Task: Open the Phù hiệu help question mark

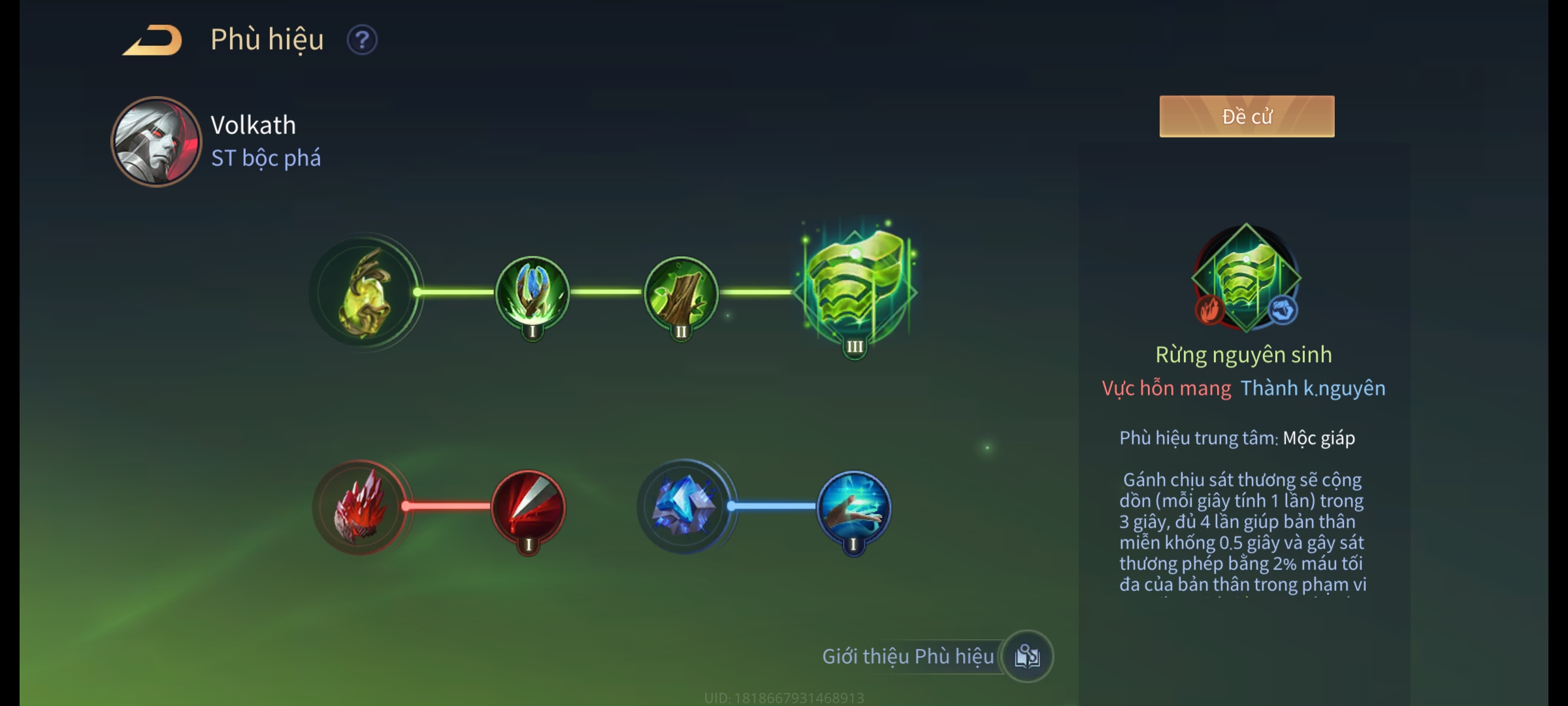Action: [x=362, y=41]
